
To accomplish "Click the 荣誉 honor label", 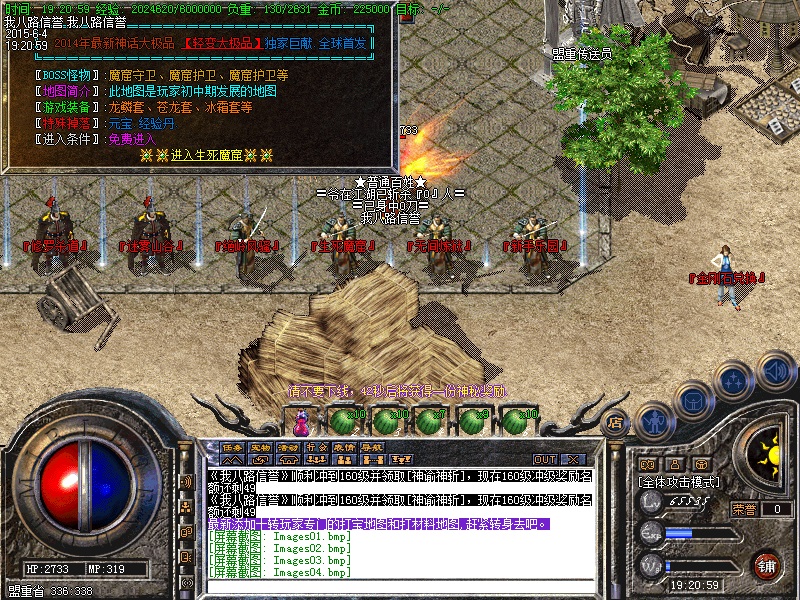I will pos(744,509).
